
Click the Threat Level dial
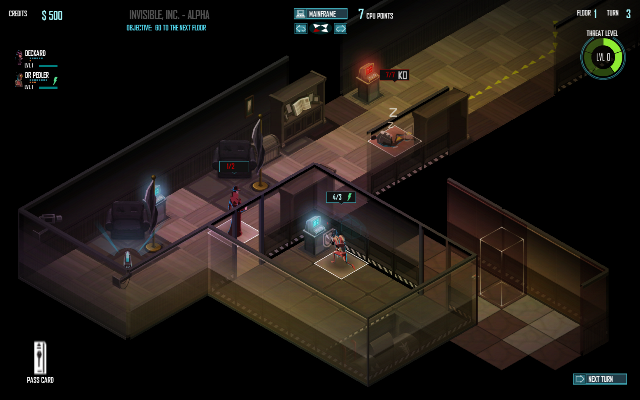(601, 57)
